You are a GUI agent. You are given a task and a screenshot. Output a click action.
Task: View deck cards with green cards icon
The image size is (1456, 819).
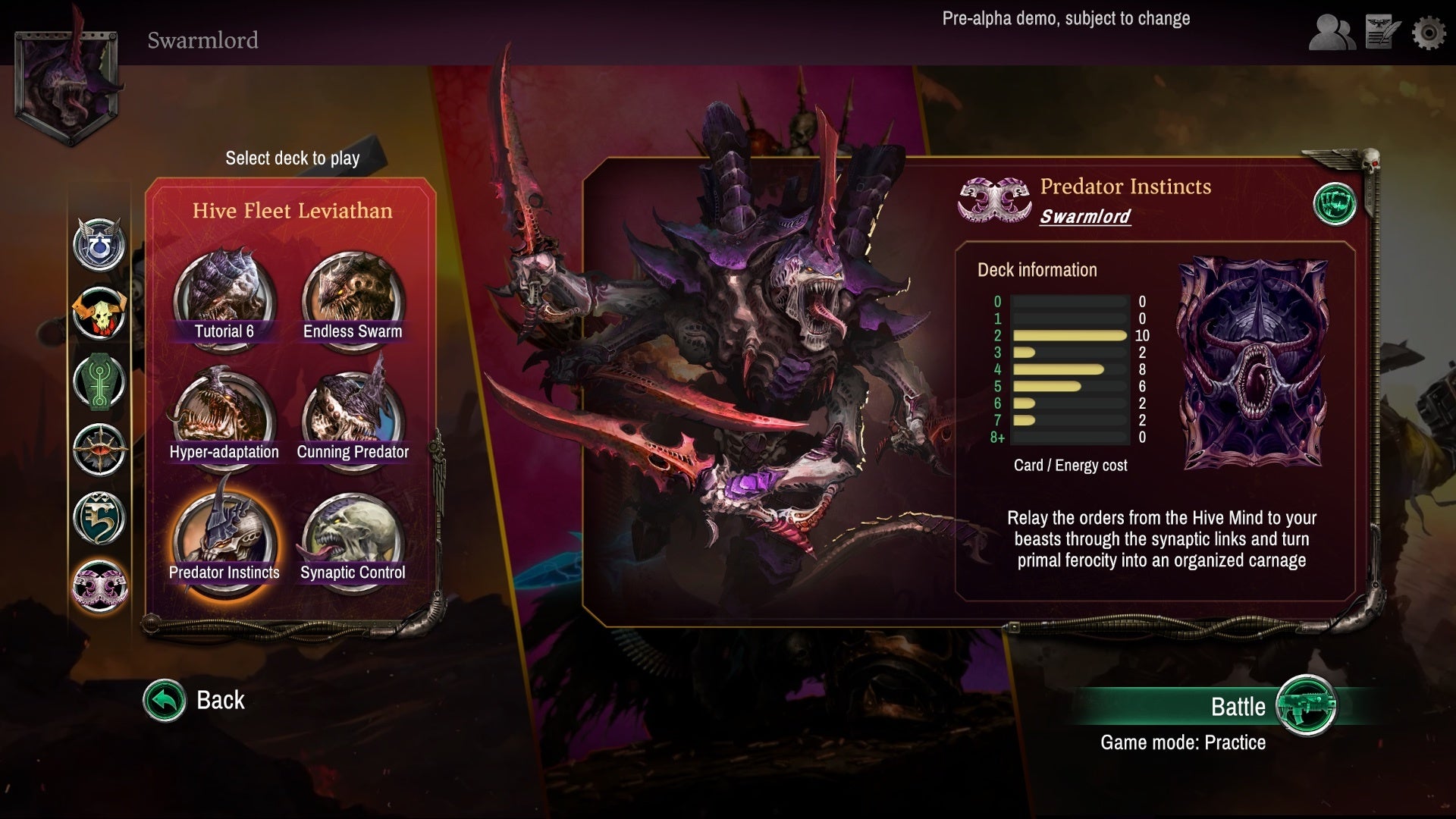[x=1335, y=204]
